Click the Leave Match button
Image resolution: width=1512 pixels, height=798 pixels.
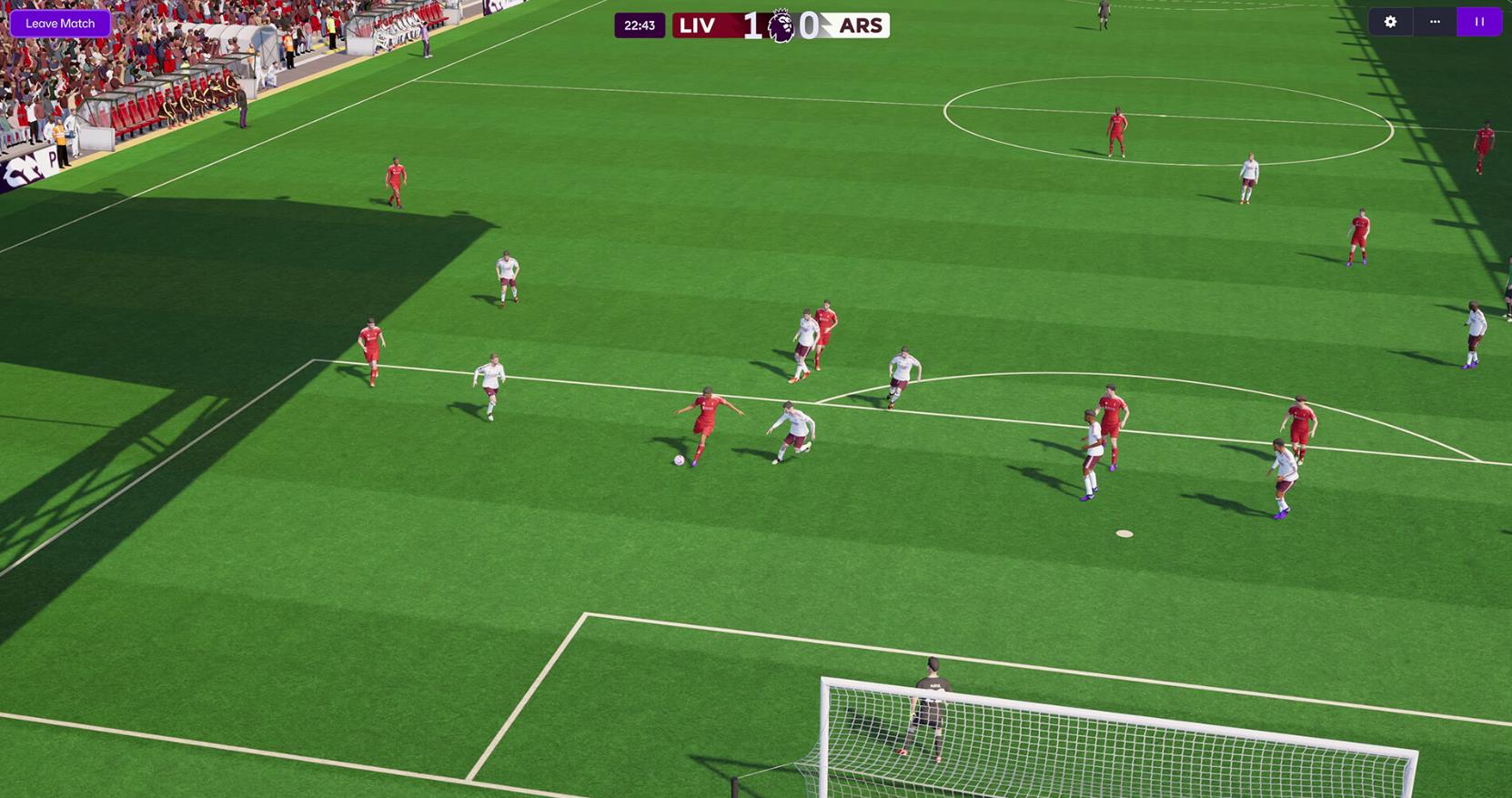point(60,24)
